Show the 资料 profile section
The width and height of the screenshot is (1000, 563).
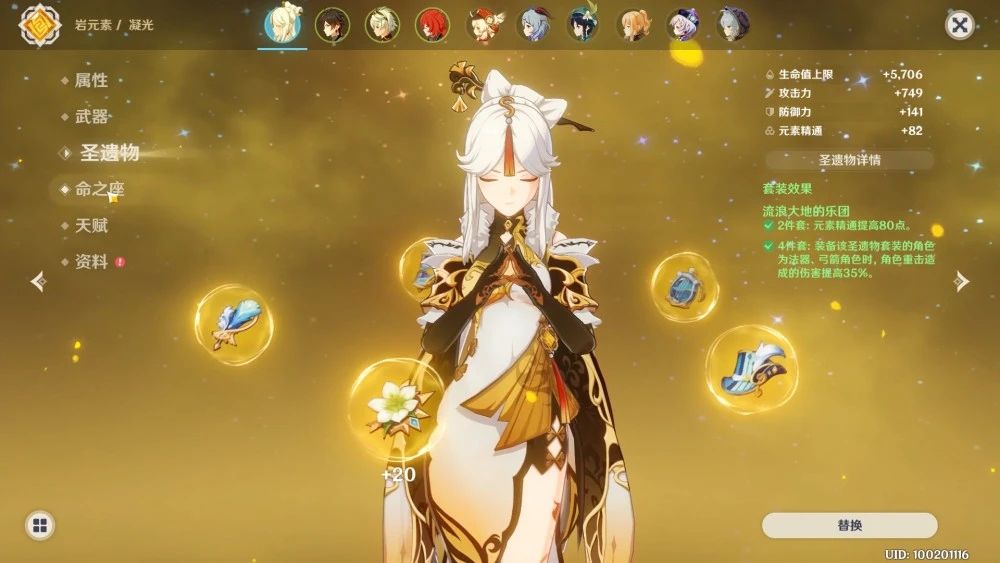[91, 262]
